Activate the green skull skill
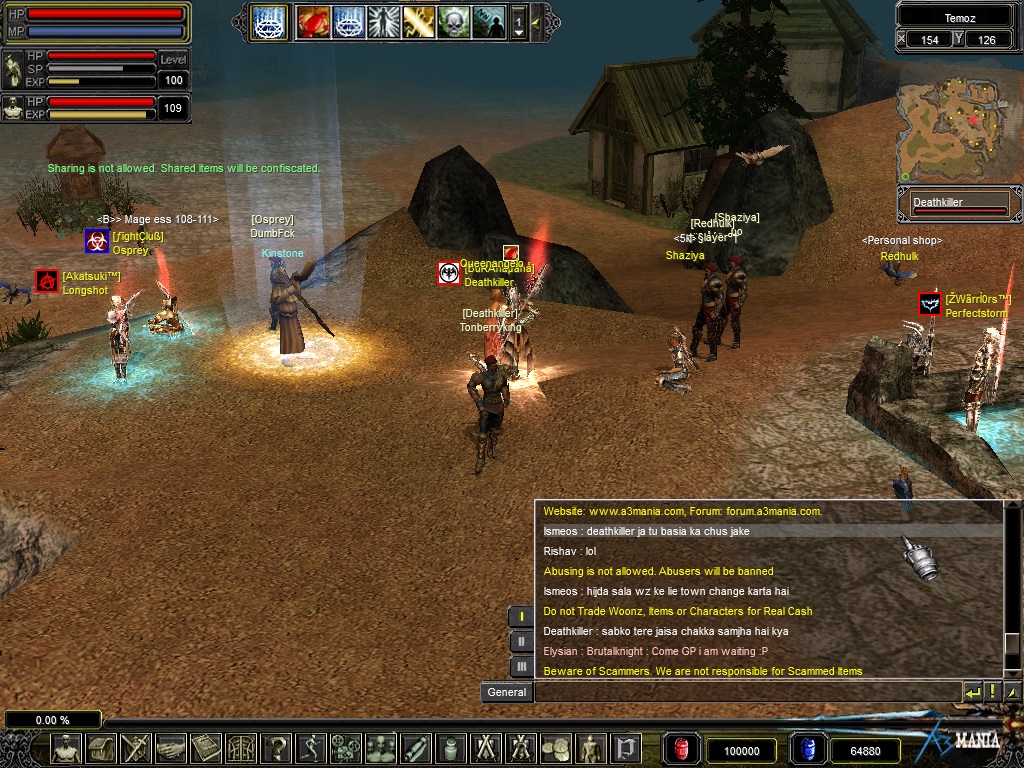 coord(453,21)
